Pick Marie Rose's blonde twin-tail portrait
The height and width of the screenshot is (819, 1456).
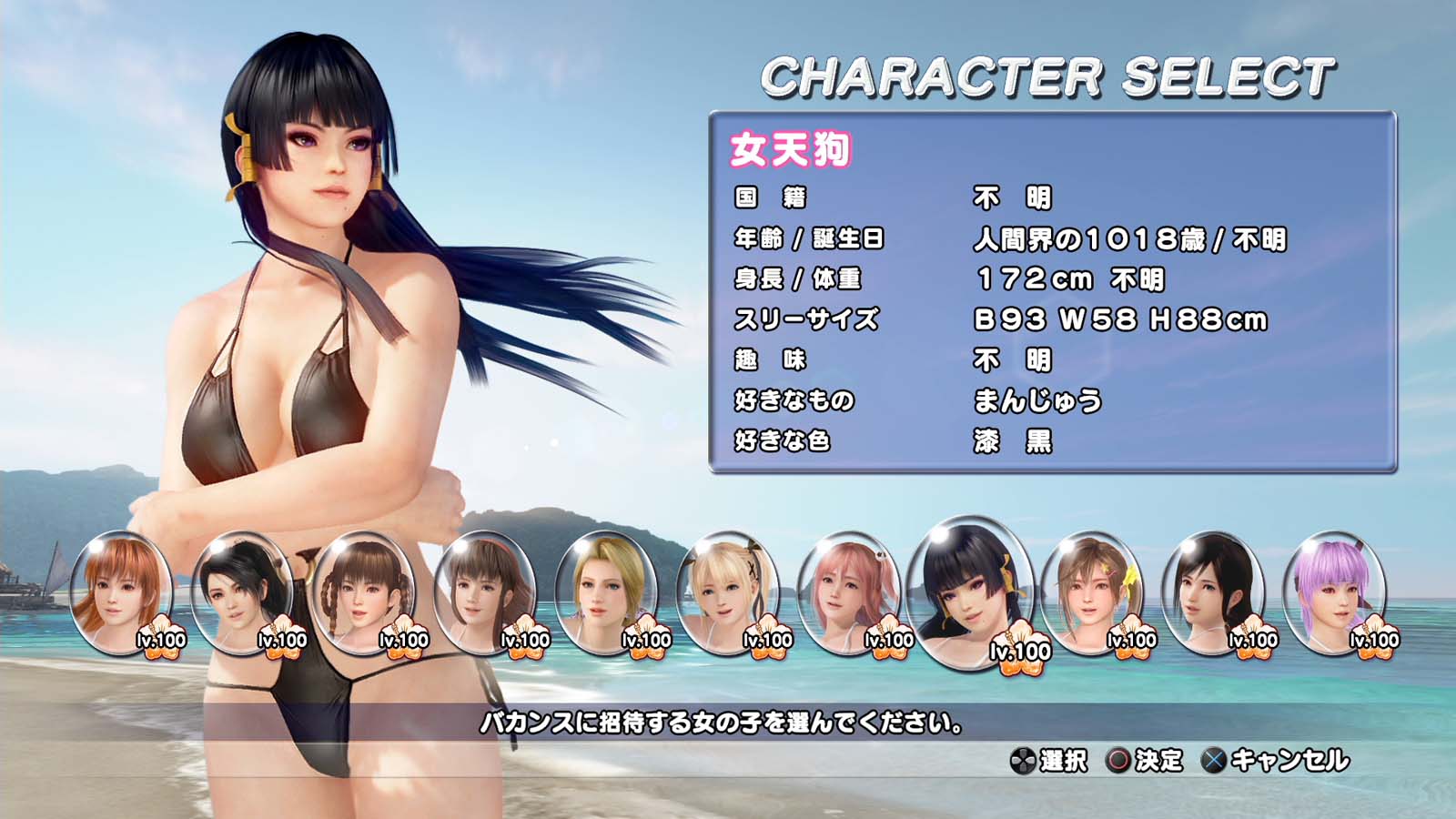click(x=727, y=591)
